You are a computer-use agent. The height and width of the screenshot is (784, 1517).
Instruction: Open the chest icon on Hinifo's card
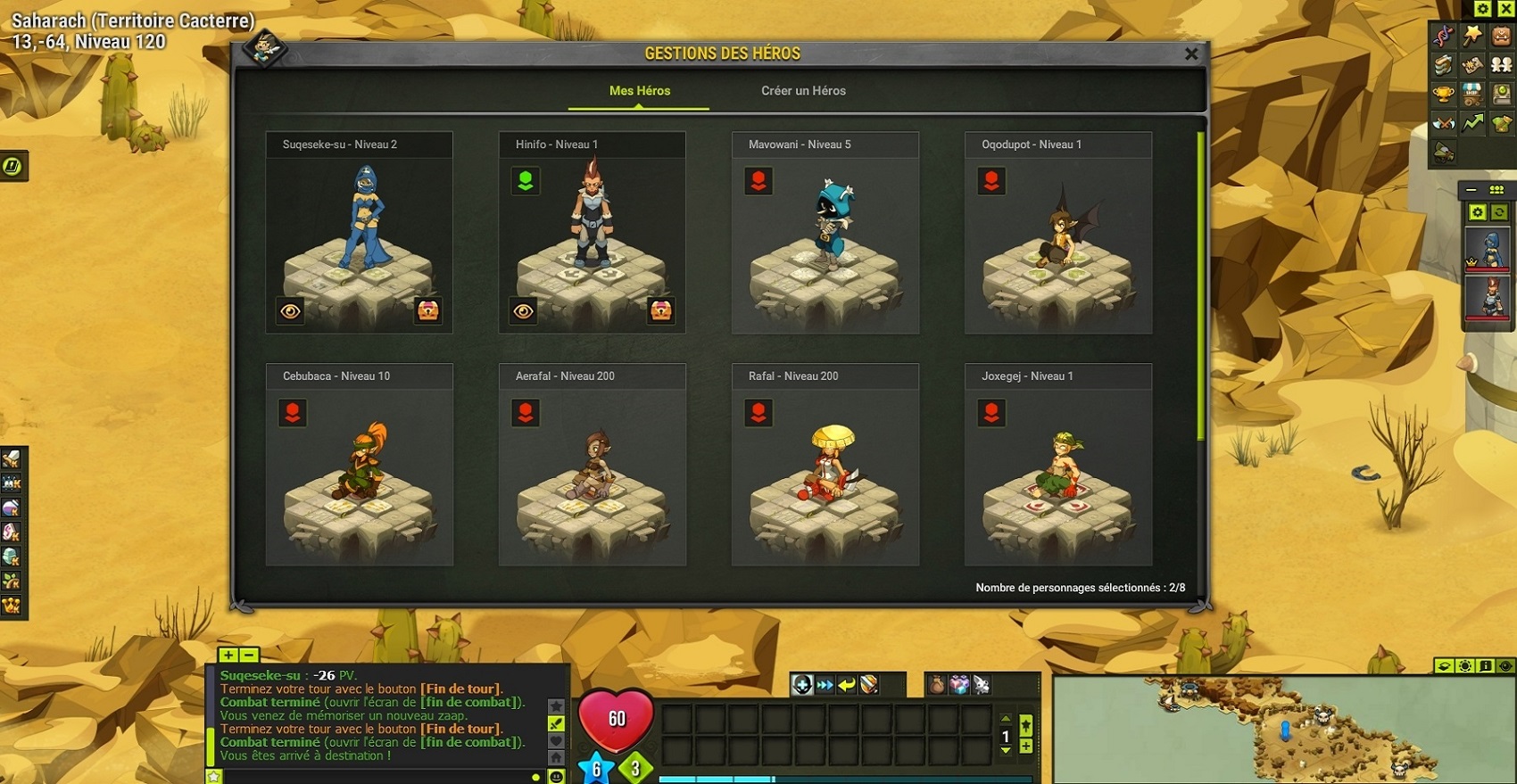(x=661, y=310)
